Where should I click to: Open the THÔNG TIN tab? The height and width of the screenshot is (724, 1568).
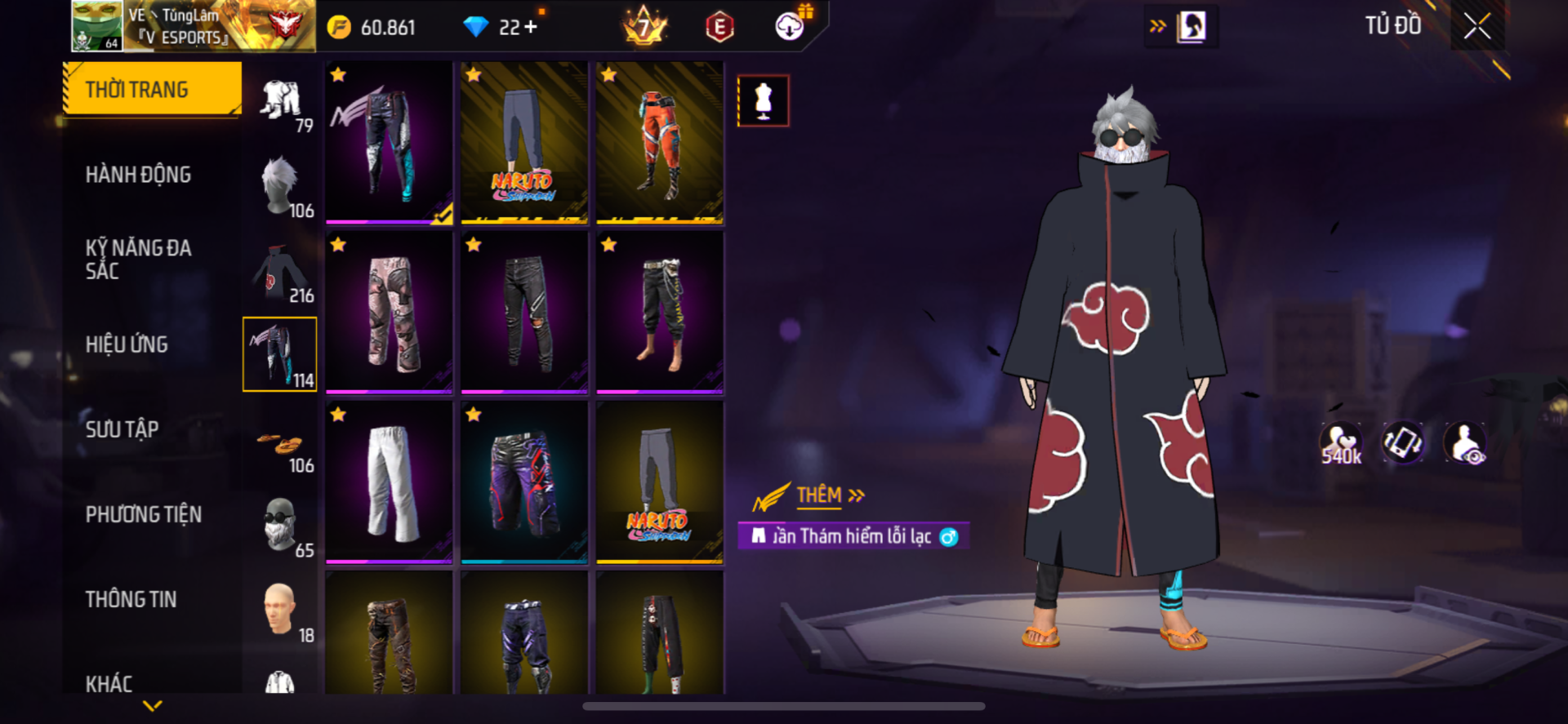(x=131, y=599)
